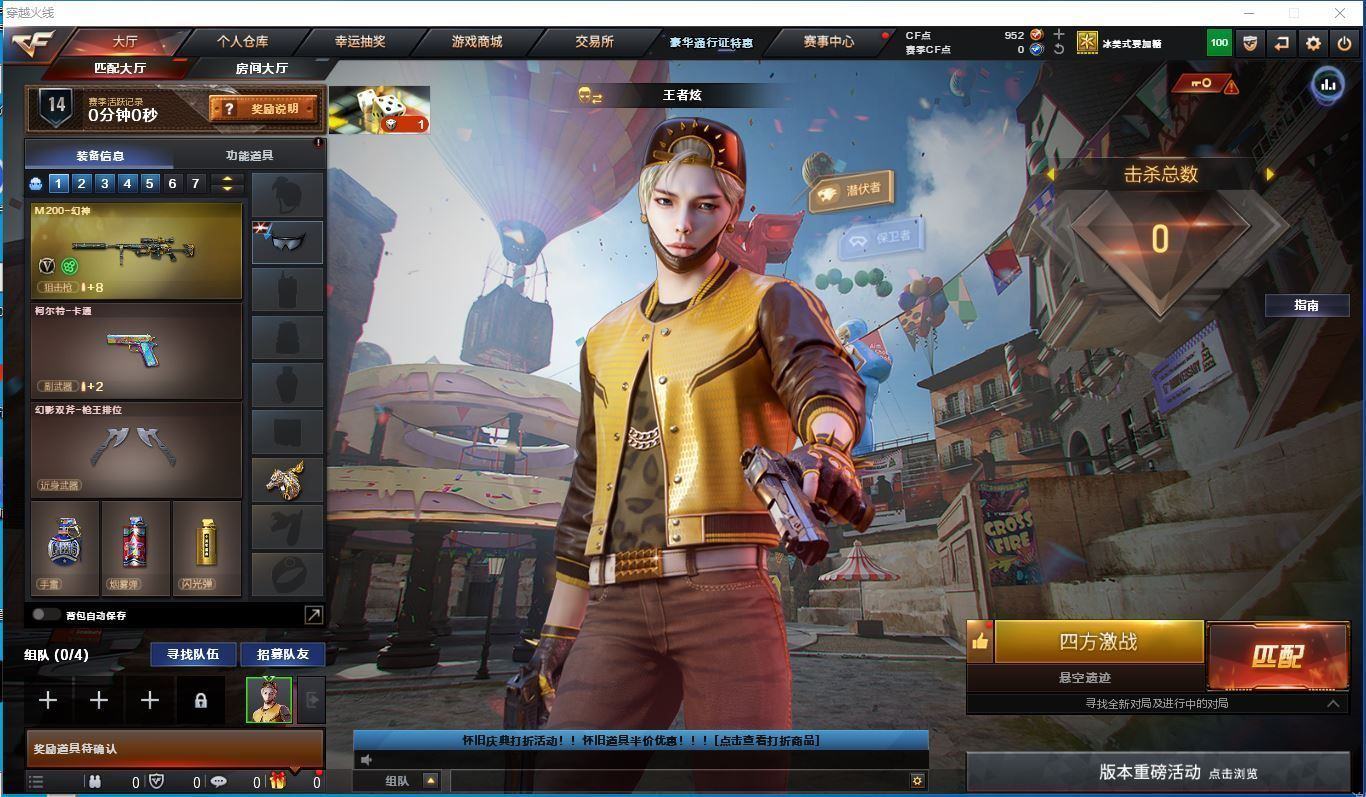Close the game window

[x=1340, y=13]
